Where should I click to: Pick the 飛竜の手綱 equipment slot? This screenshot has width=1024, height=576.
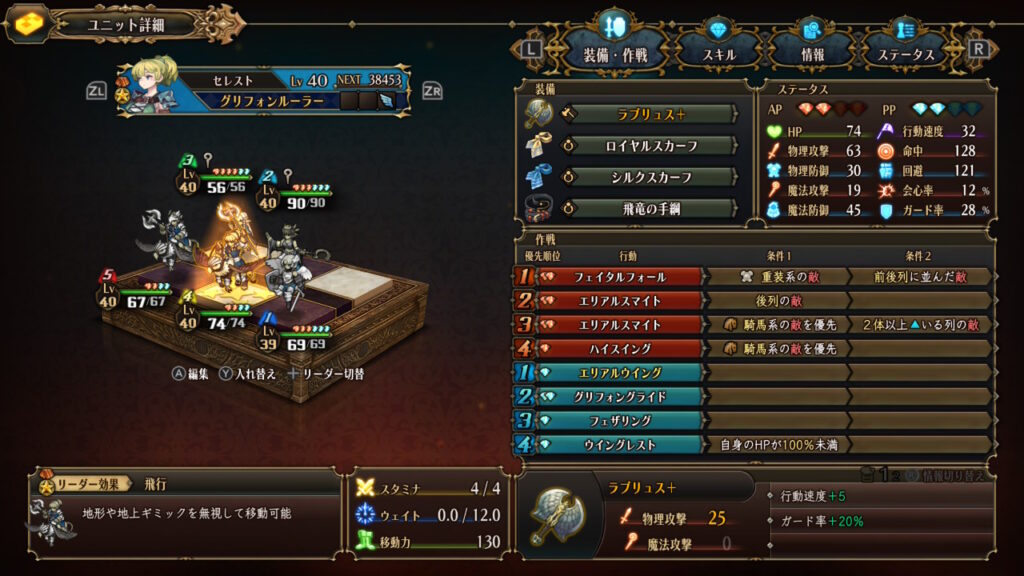point(650,208)
